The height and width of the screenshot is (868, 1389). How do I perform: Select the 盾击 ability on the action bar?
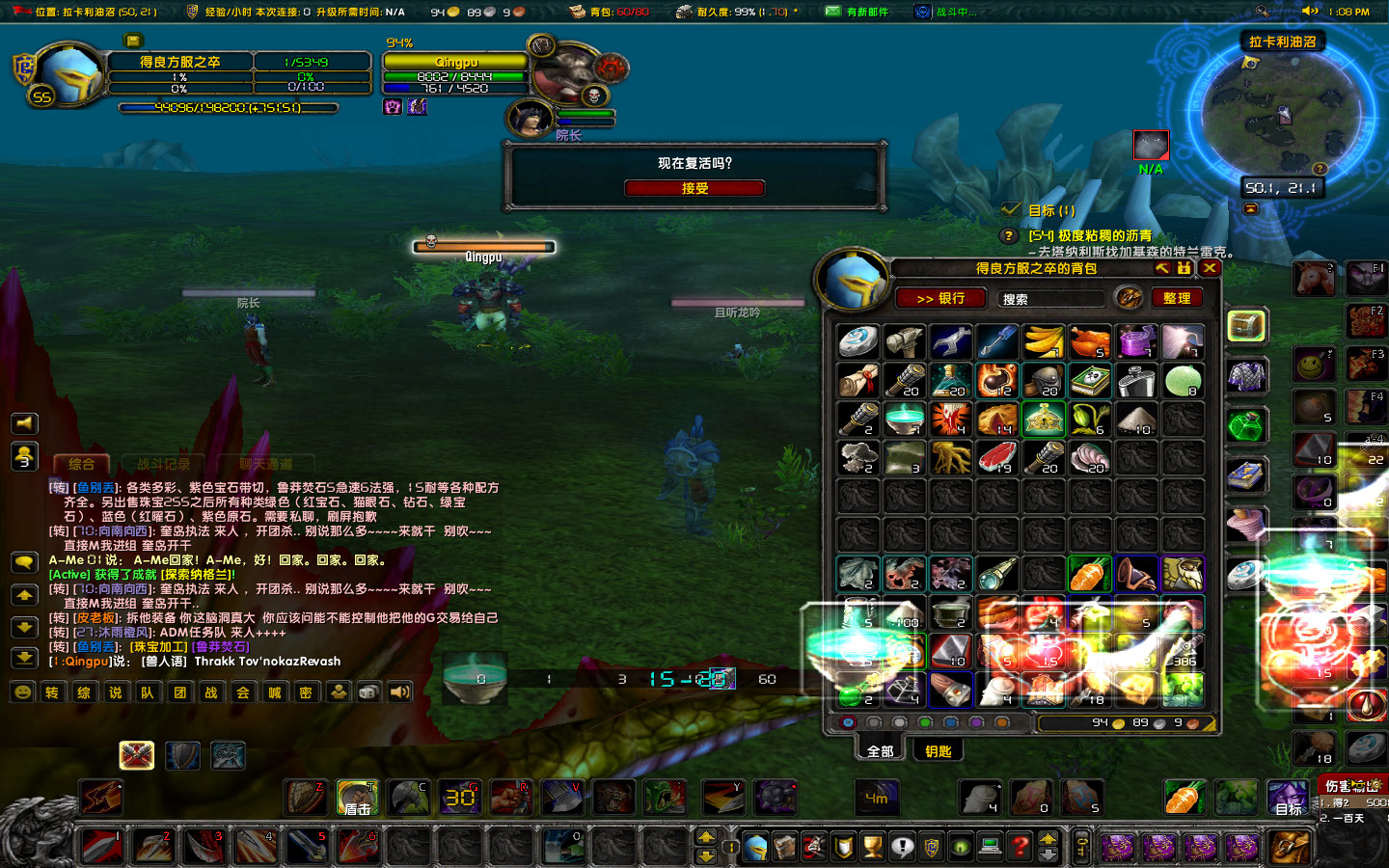pyautogui.click(x=355, y=798)
